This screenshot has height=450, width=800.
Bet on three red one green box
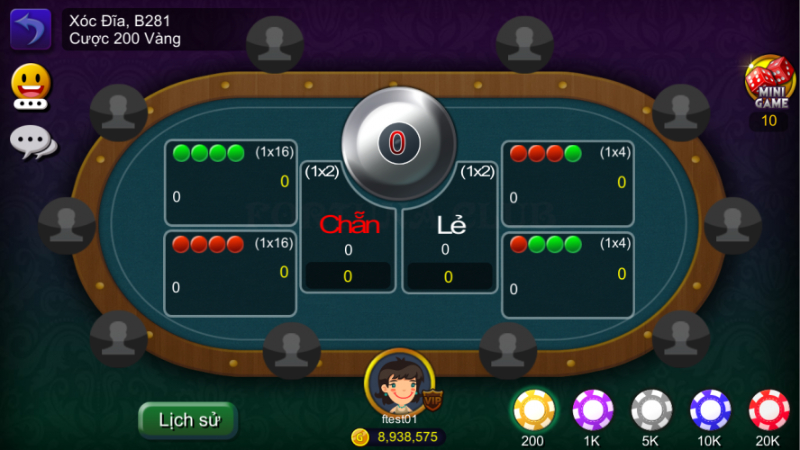click(567, 182)
